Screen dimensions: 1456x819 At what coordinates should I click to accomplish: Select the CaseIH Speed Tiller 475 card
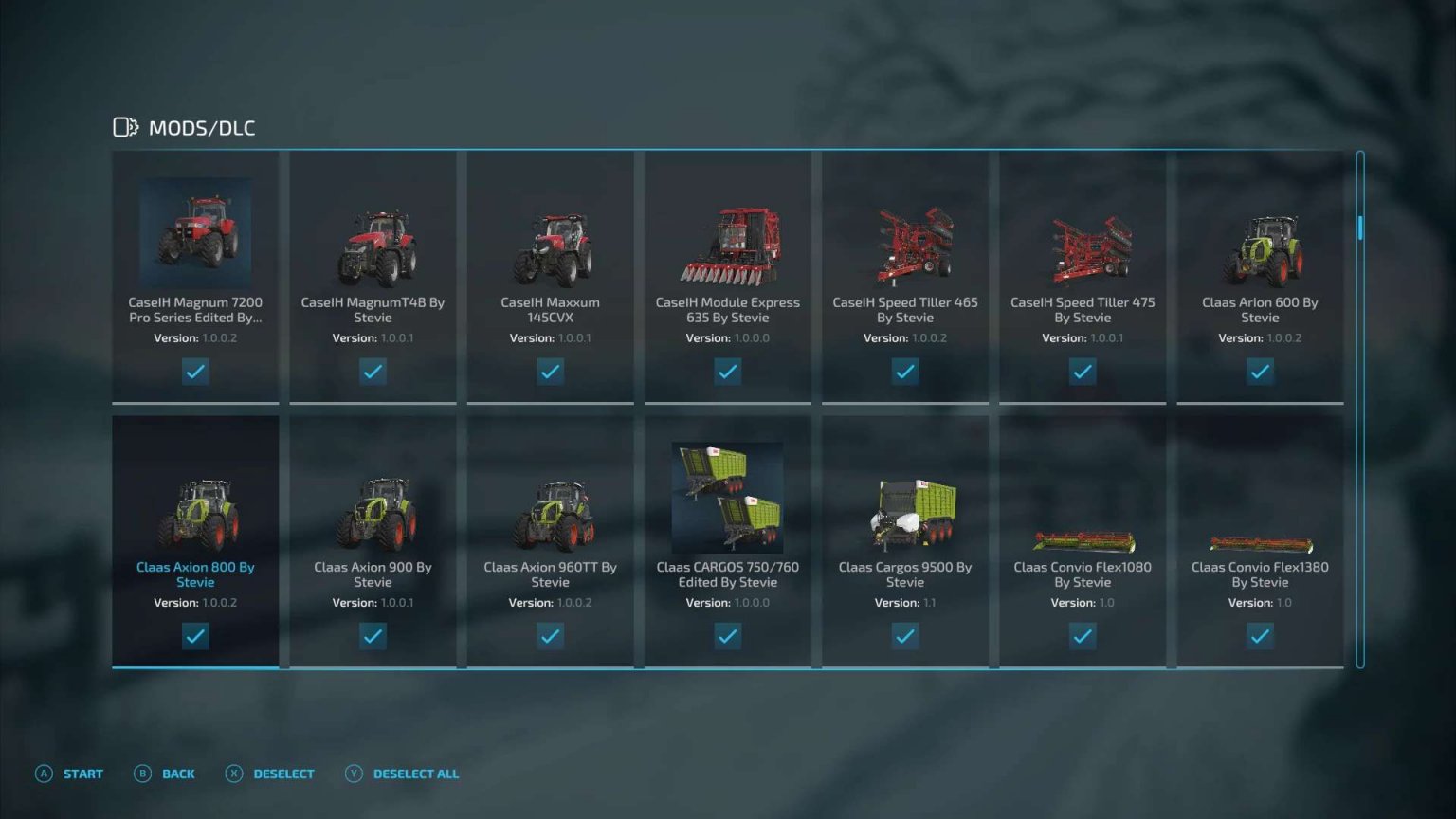[x=1083, y=275]
